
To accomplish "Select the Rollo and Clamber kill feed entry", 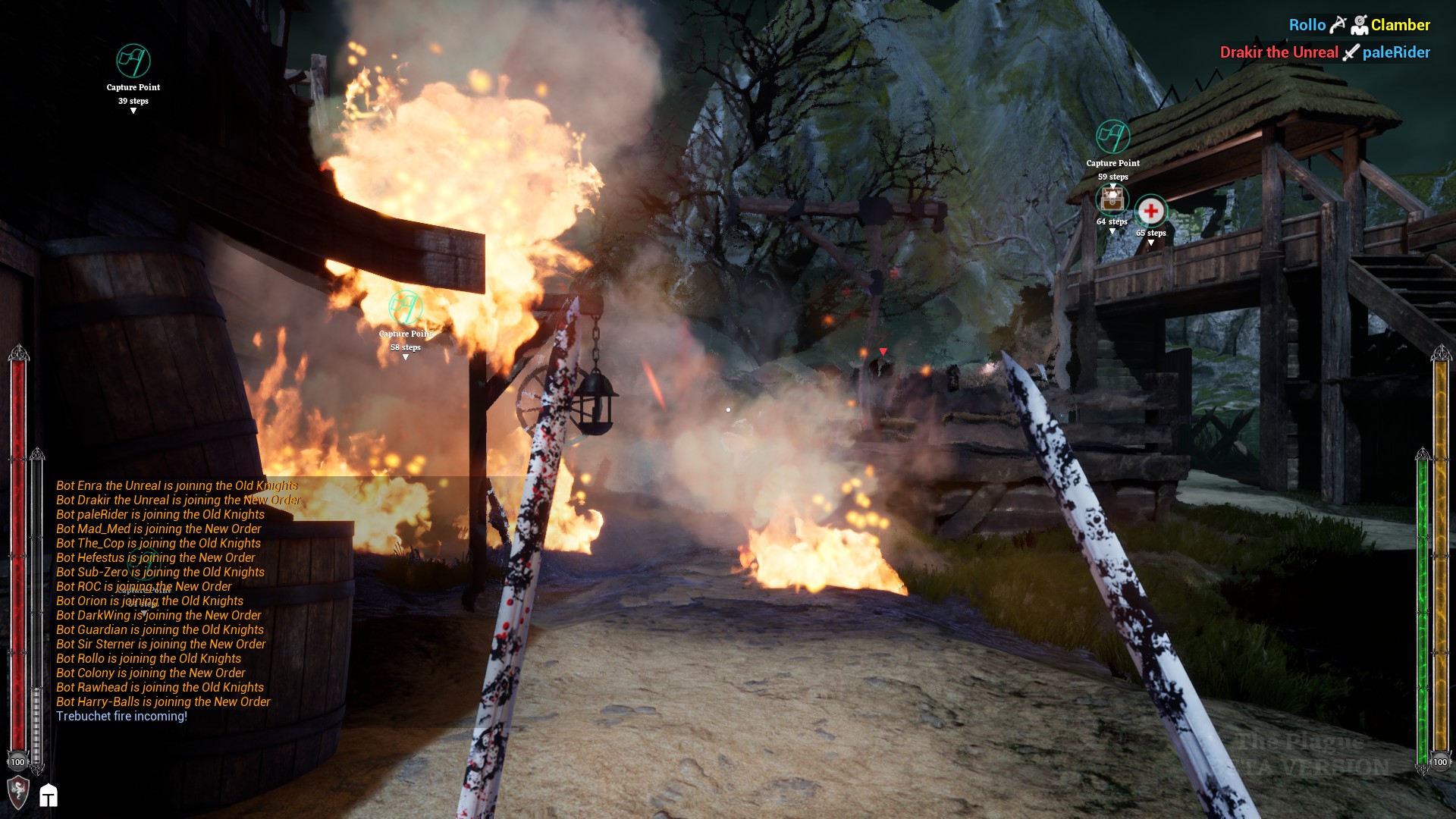I will (1359, 25).
